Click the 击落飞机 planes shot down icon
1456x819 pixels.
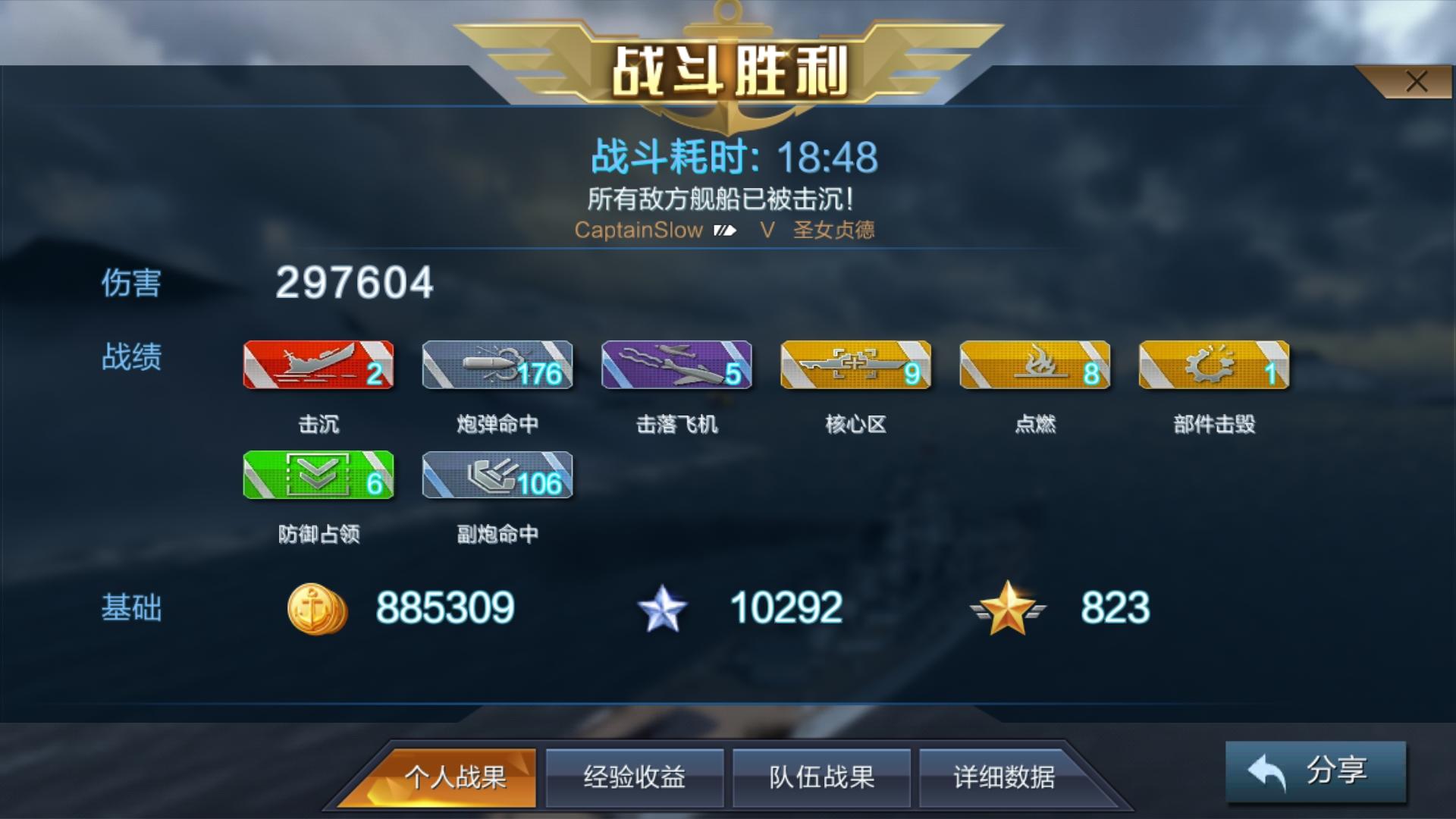click(x=675, y=366)
